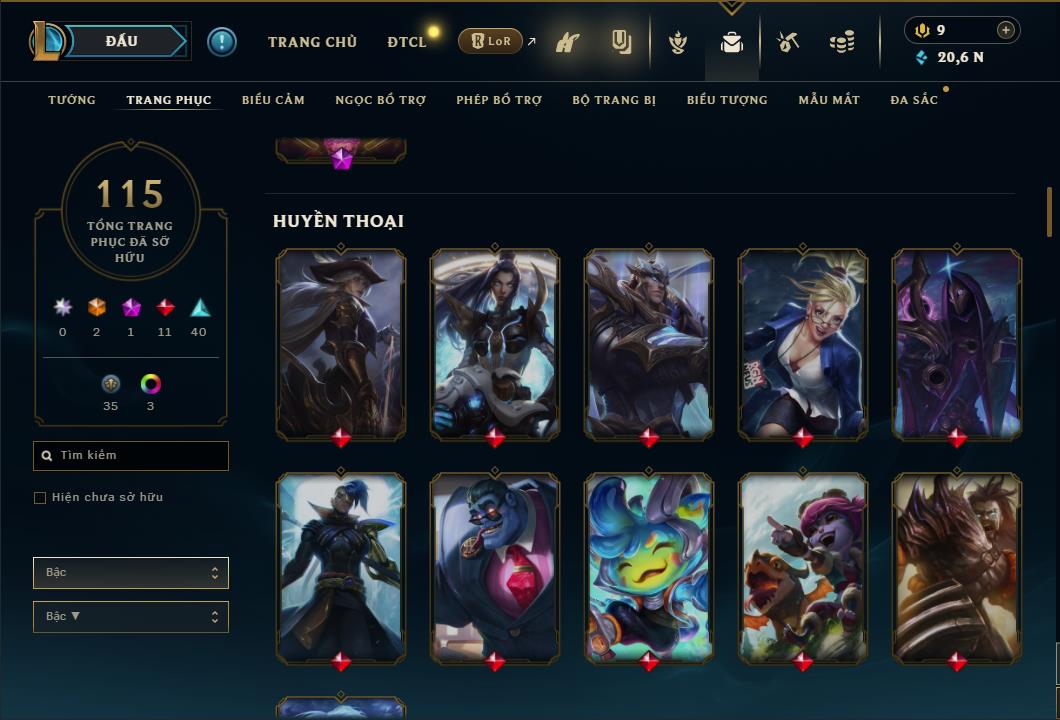Go to the ĐTCL section
Image resolution: width=1060 pixels, height=720 pixels.
click(407, 42)
